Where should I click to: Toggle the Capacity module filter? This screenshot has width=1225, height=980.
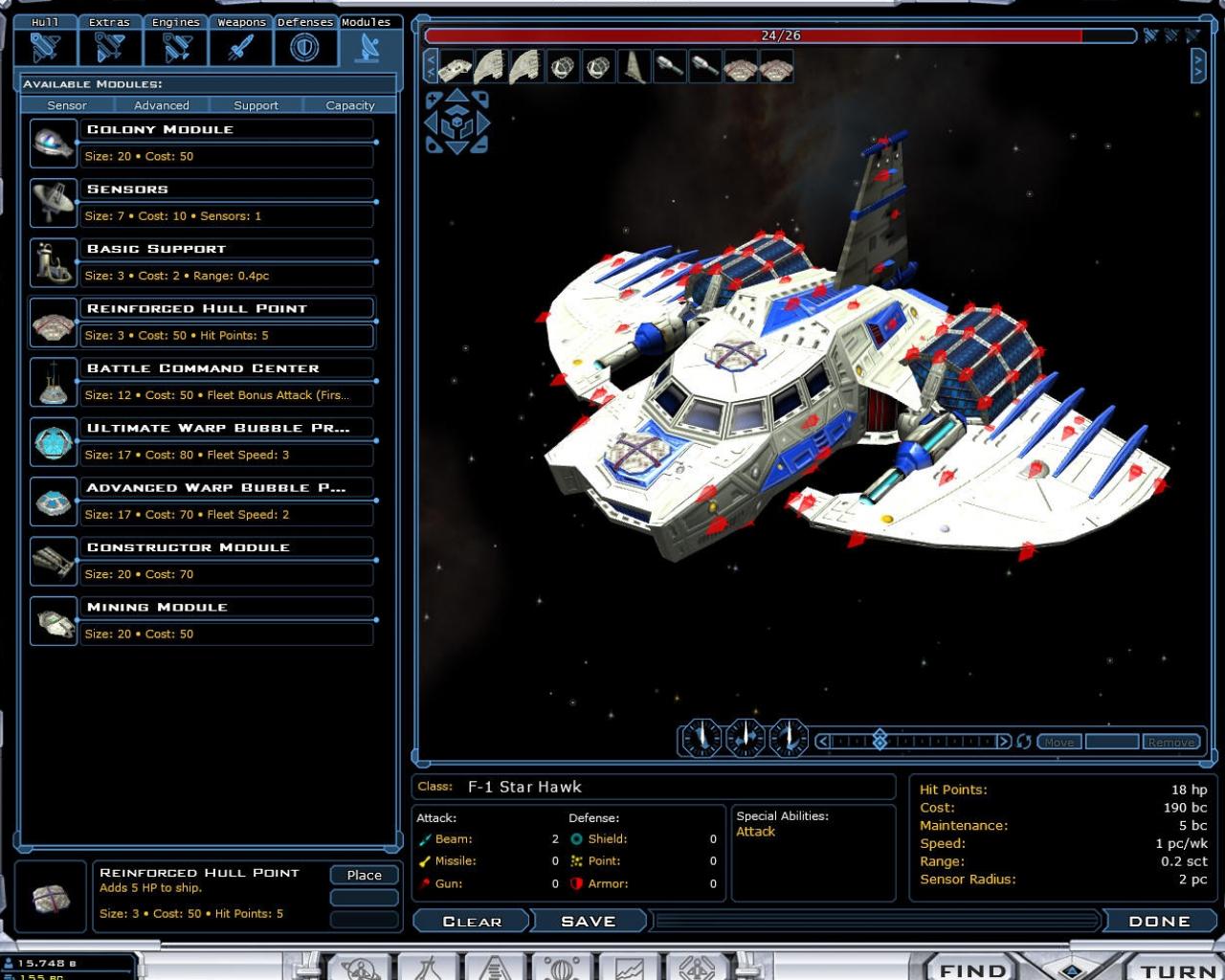[349, 105]
